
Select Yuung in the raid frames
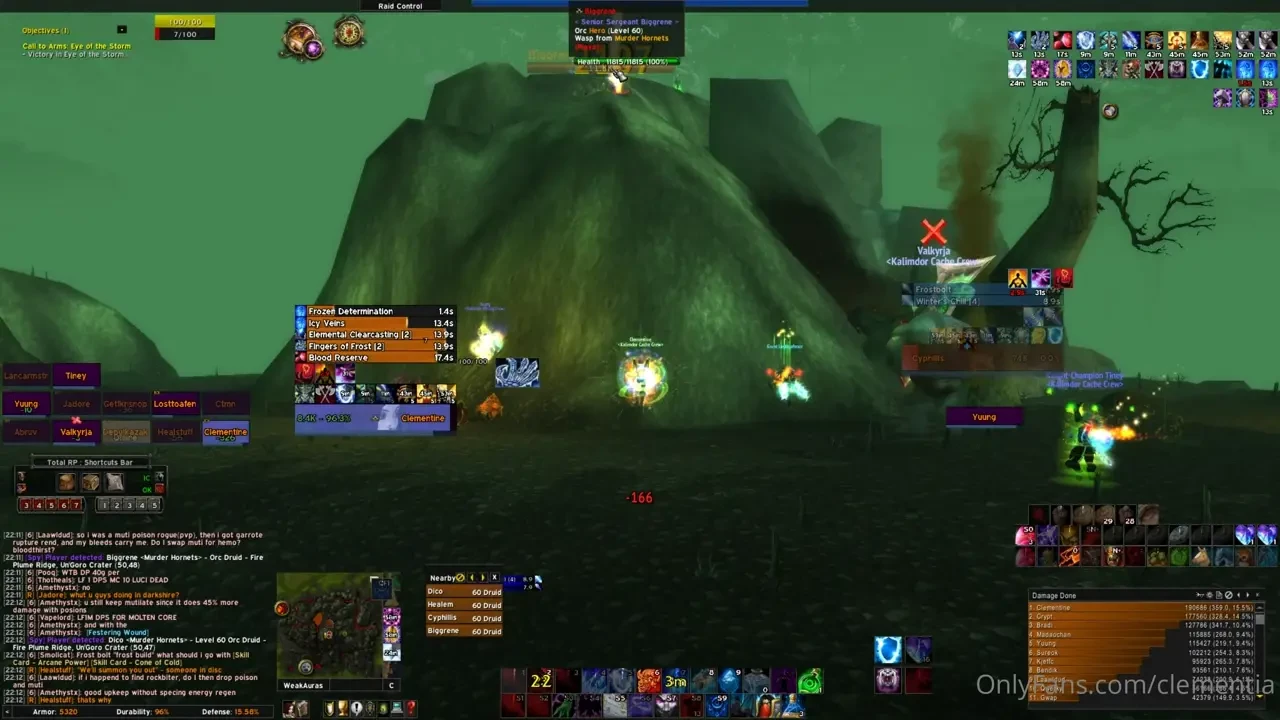(x=26, y=404)
